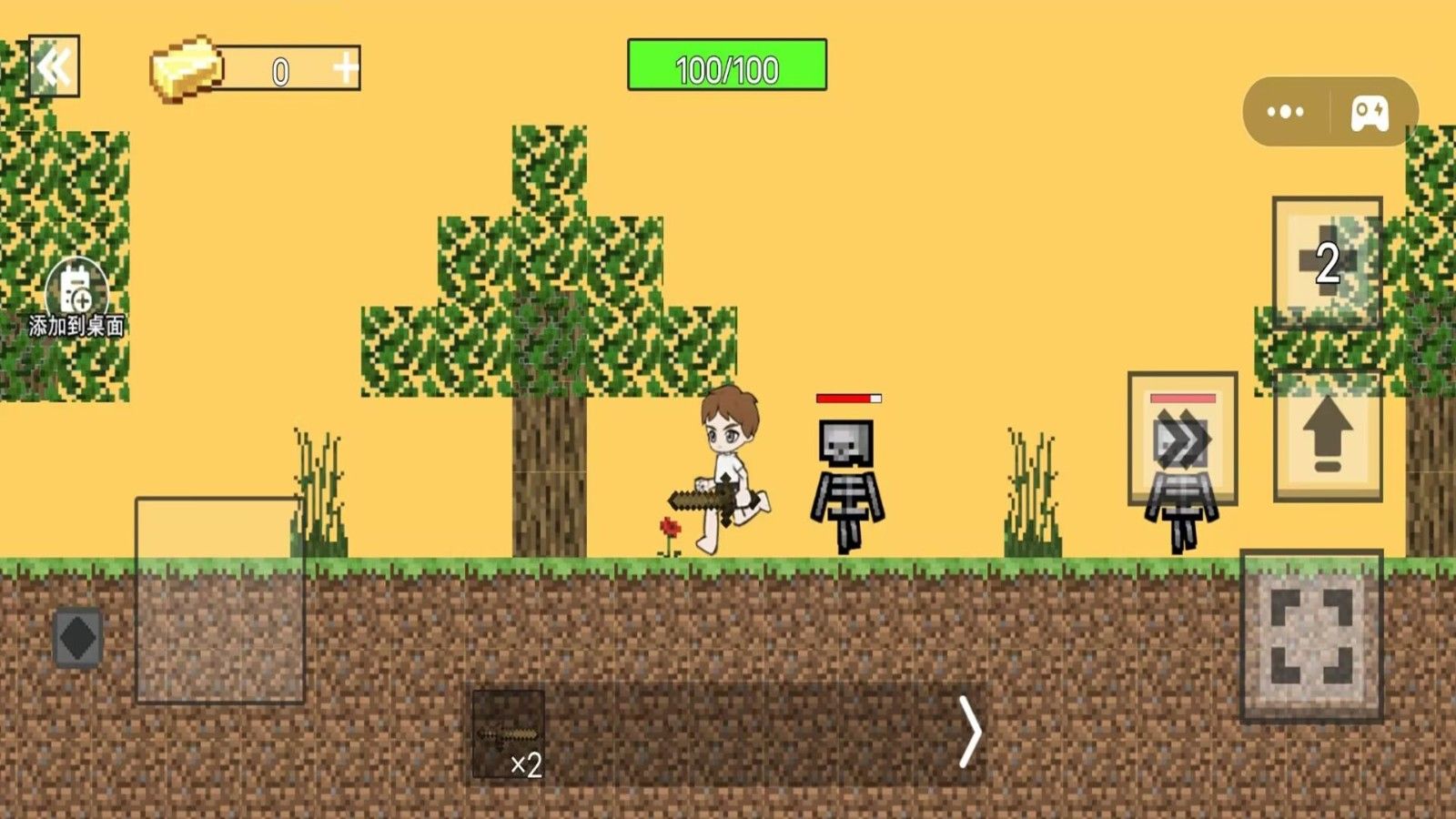The image size is (1456, 819).
Task: Expand the hotbar with the right arrow
Action: pos(970,733)
